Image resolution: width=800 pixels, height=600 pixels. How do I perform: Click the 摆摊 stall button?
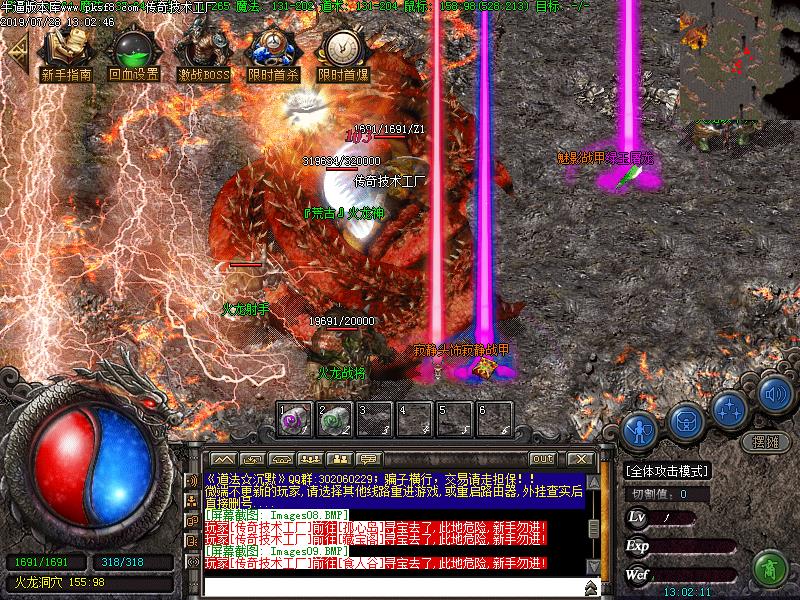[765, 442]
